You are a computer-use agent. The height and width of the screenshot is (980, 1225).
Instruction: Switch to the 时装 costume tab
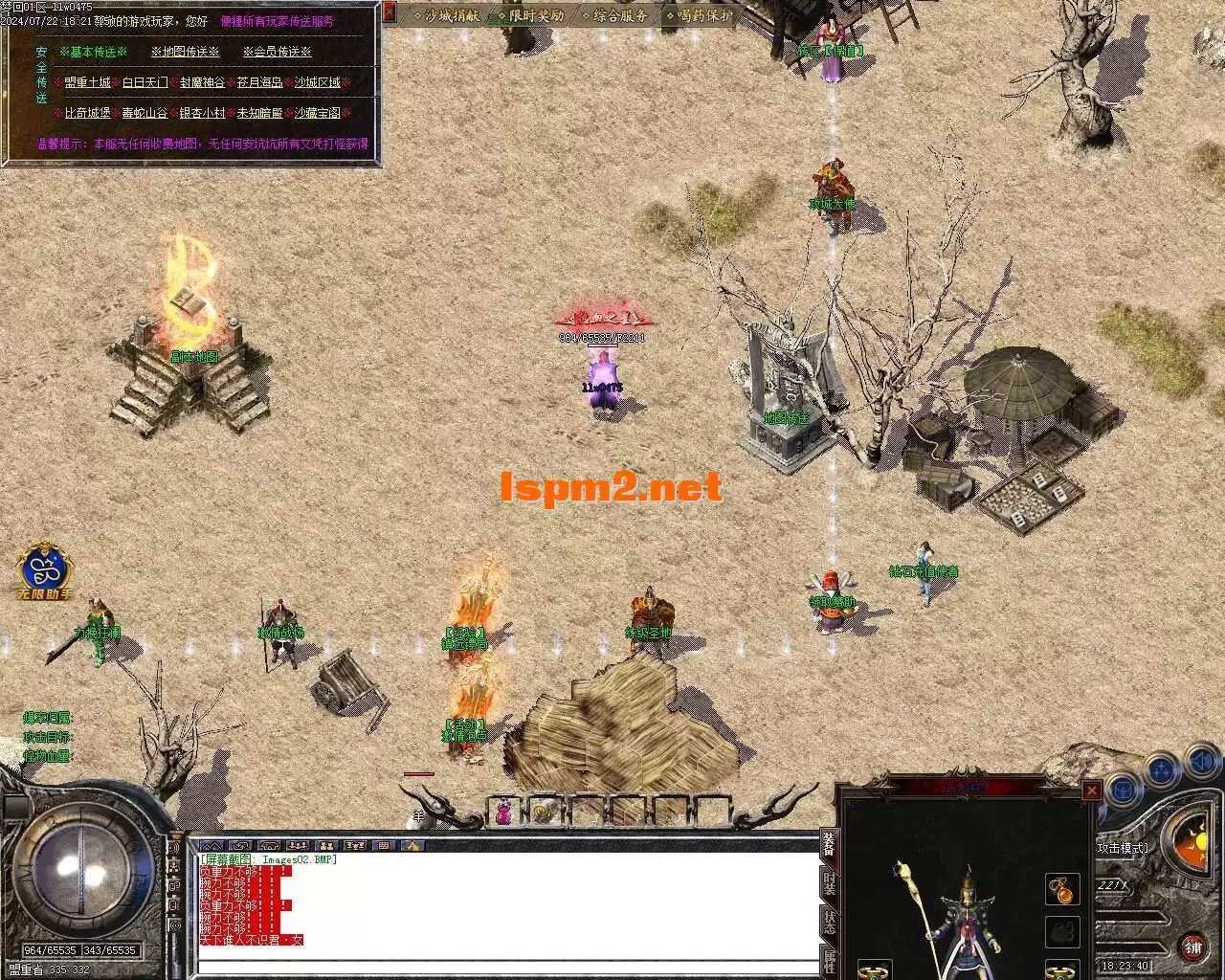[x=829, y=881]
